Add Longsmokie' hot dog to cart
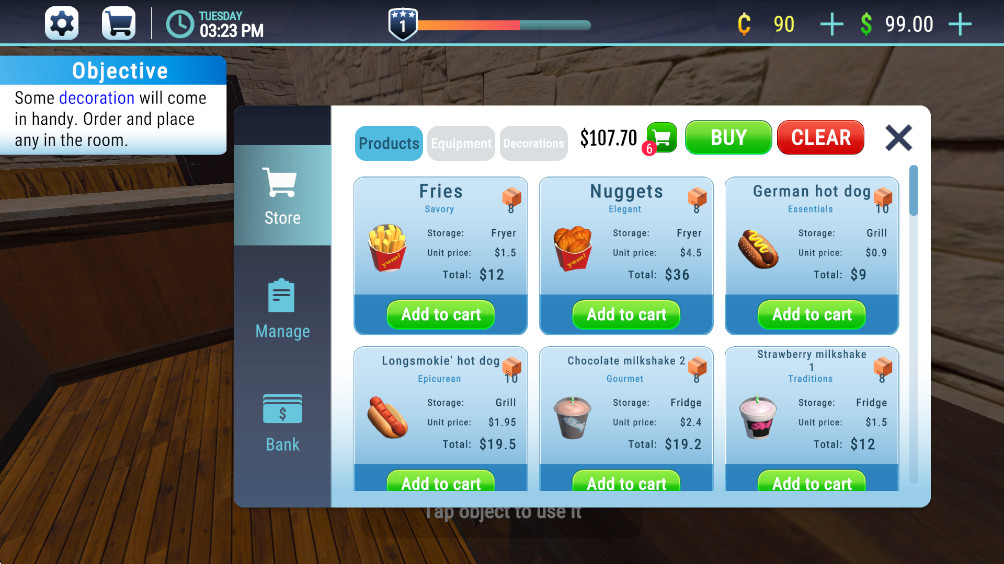This screenshot has height=564, width=1004. 441,482
